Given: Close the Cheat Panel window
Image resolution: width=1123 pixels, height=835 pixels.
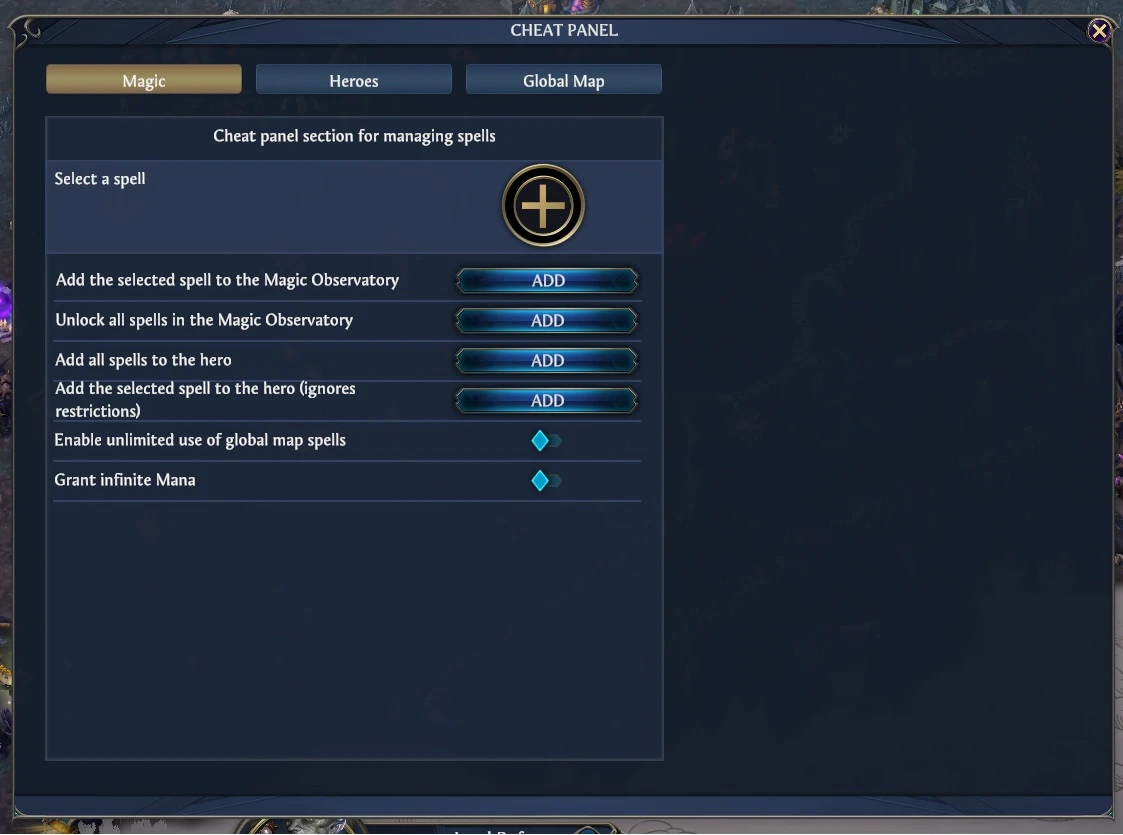Looking at the screenshot, I should click(x=1099, y=31).
